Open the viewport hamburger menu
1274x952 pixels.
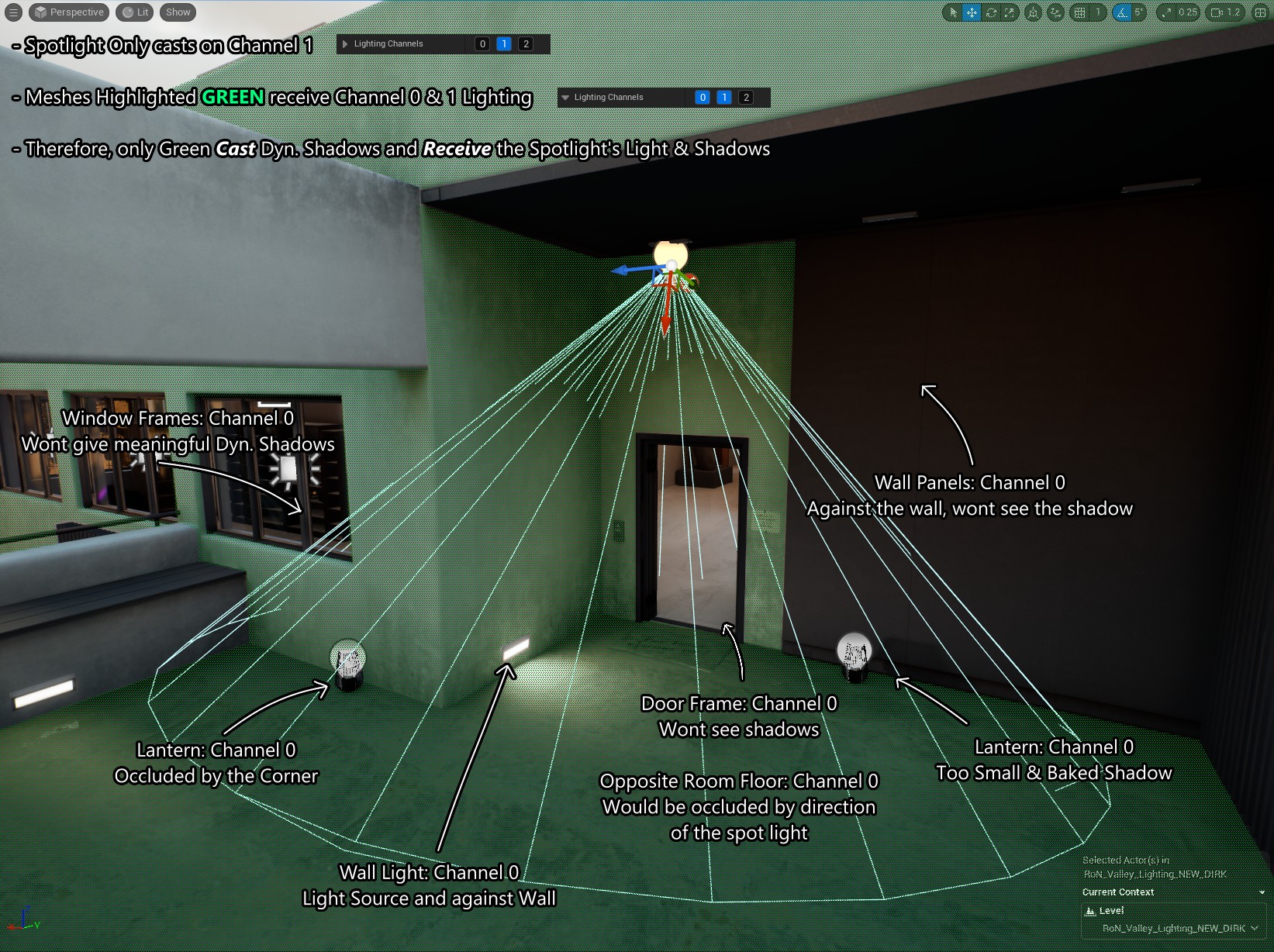click(x=12, y=12)
